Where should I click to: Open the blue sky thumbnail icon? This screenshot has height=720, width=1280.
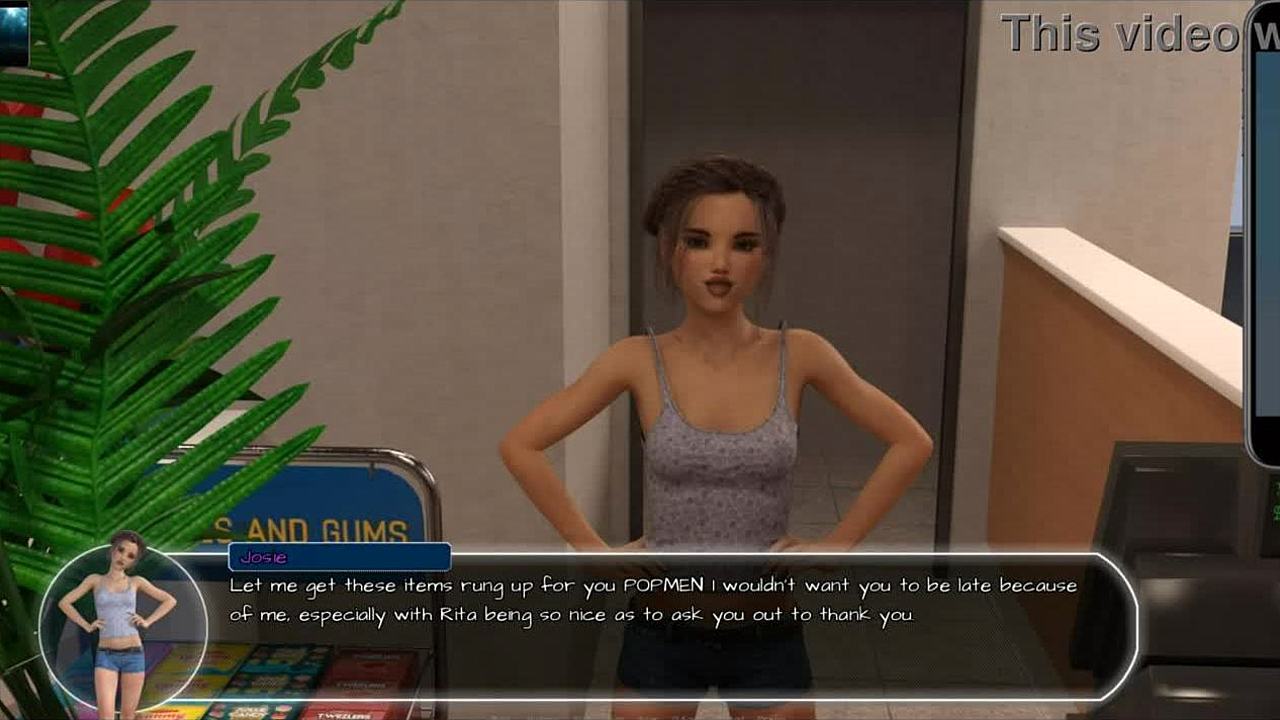(x=14, y=31)
